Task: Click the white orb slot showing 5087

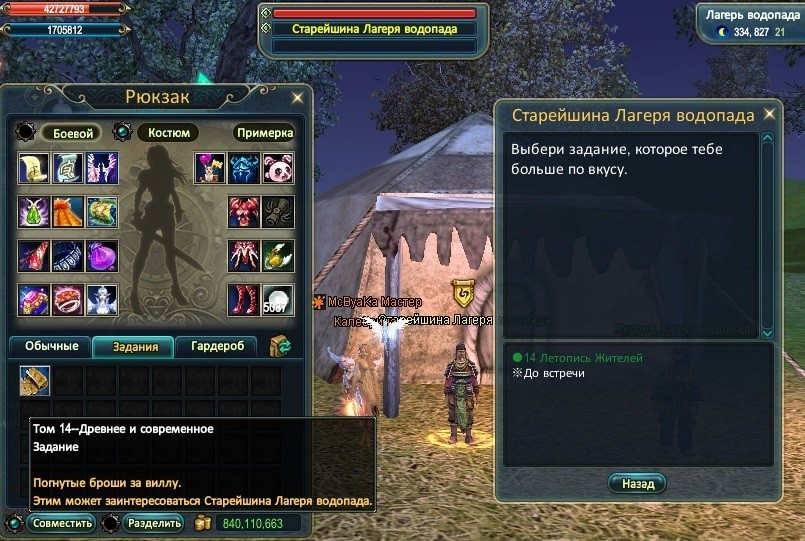Action: tap(278, 300)
